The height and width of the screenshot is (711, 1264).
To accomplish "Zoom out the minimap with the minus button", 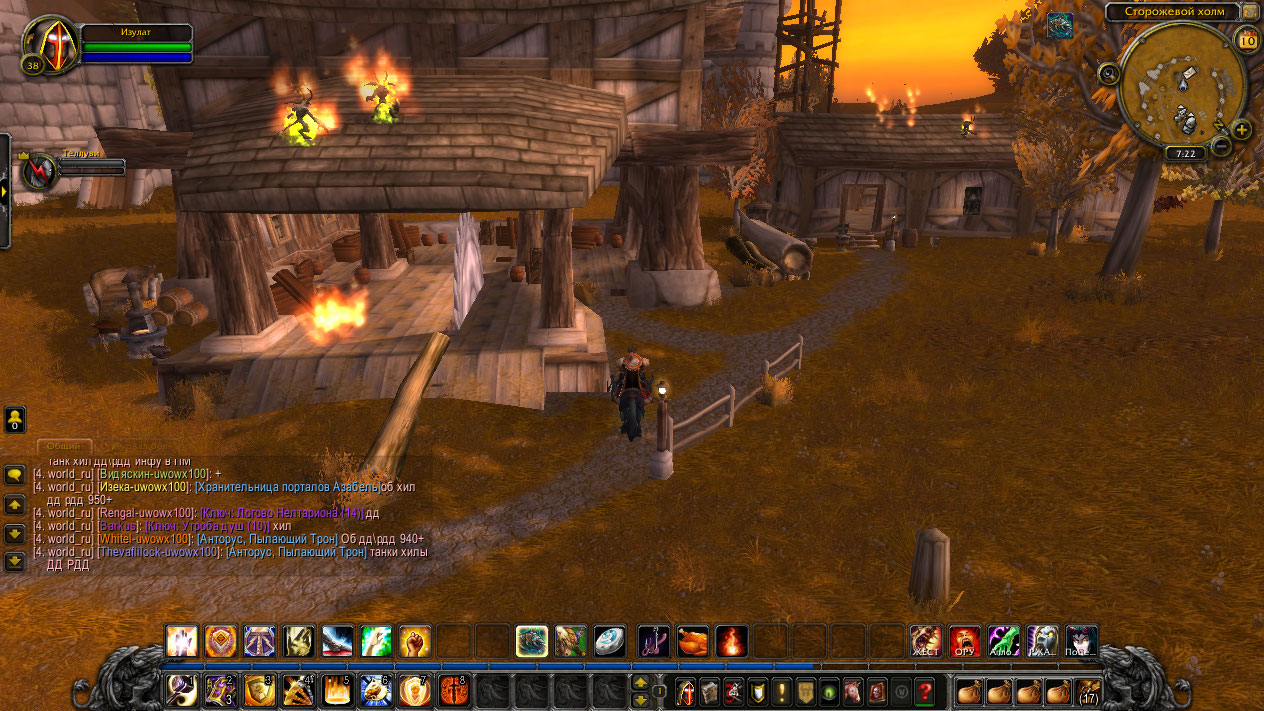I will [x=1221, y=146].
